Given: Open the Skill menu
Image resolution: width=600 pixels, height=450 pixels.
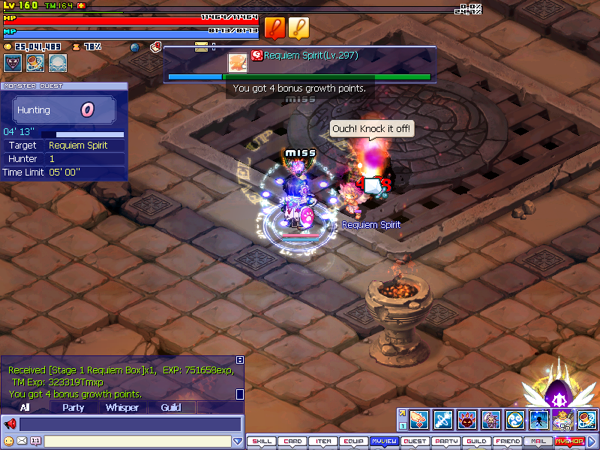Looking at the screenshot, I should pyautogui.click(x=262, y=441).
